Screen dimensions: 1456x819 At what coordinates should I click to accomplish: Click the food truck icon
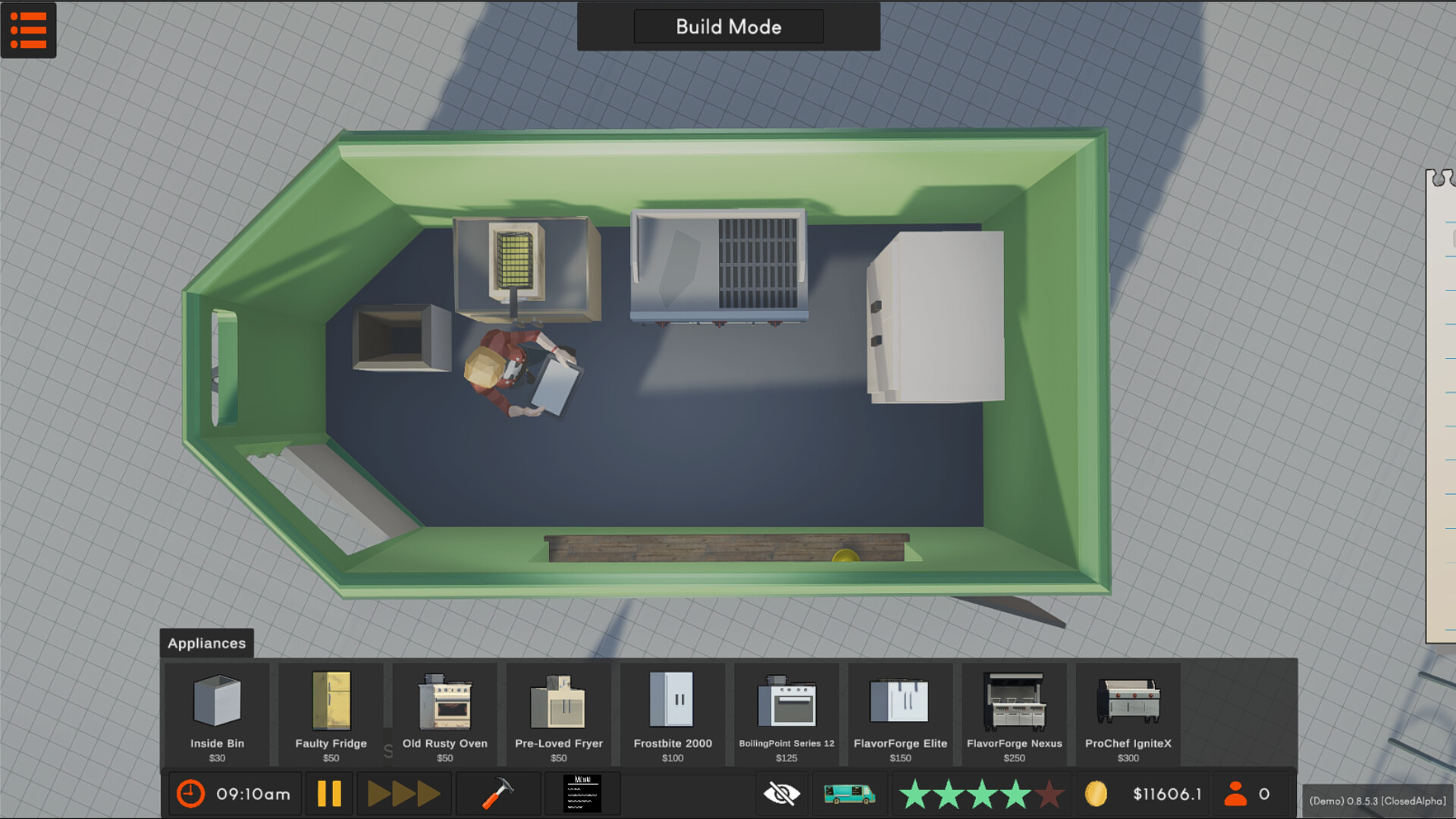[x=849, y=793]
